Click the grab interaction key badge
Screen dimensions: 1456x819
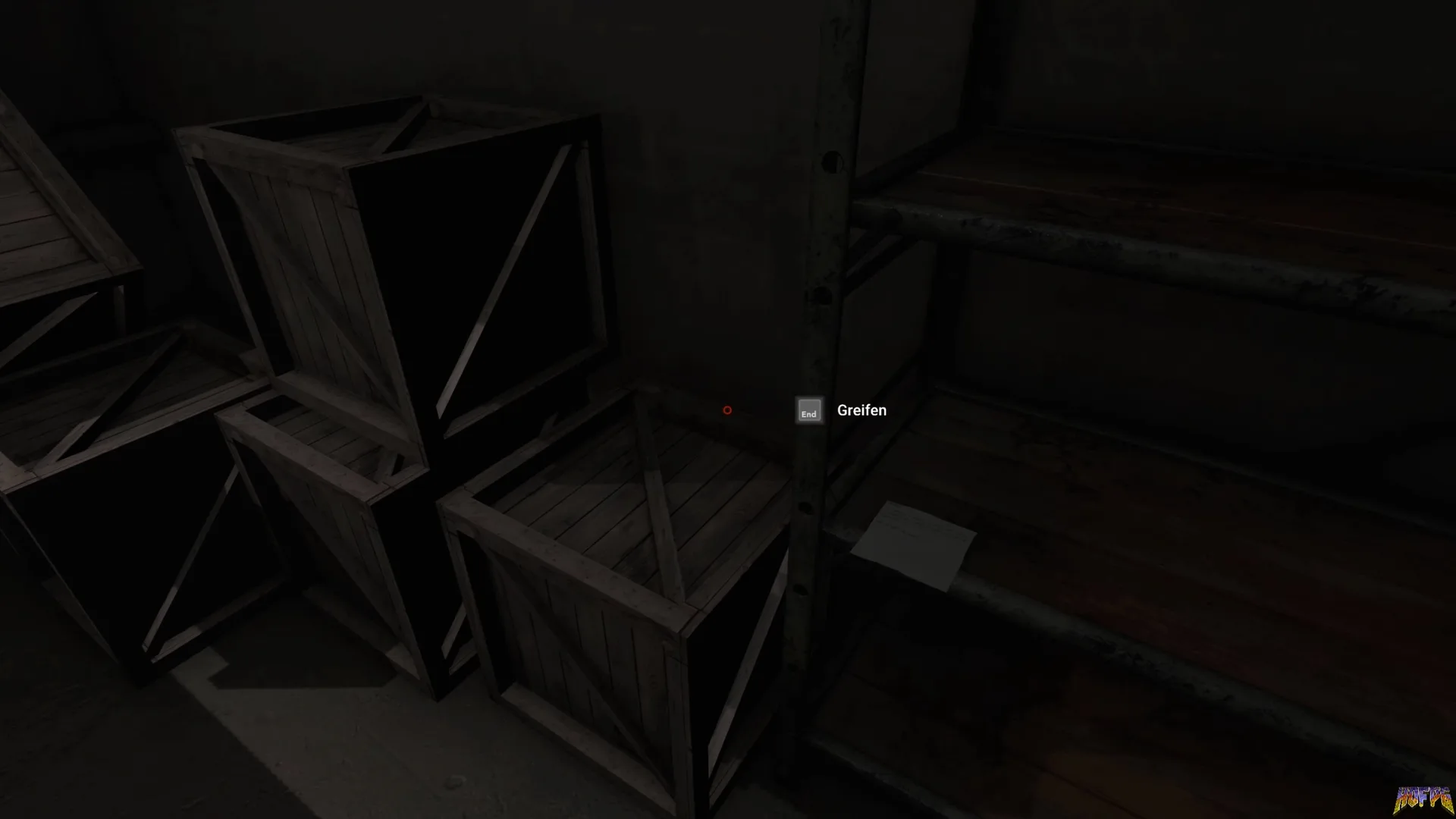[x=808, y=411]
